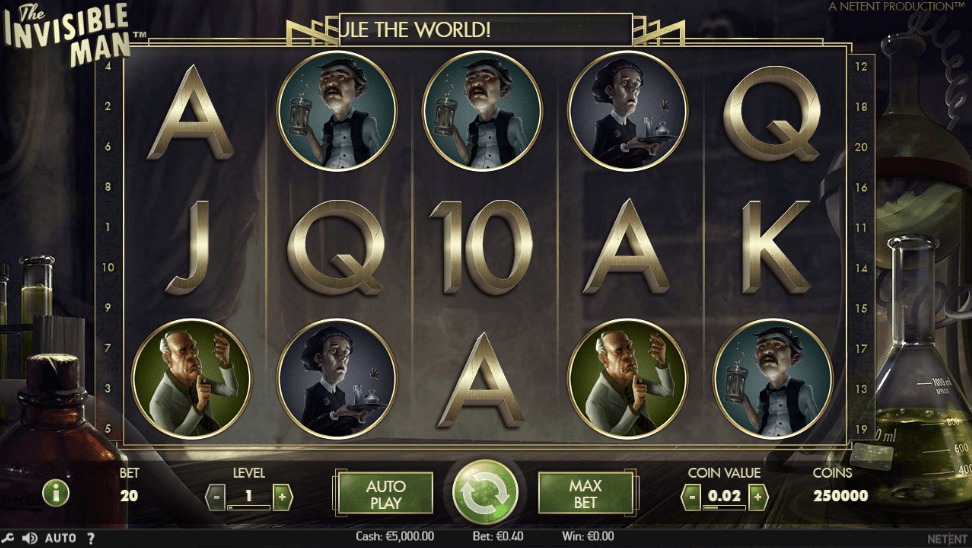
Task: Lower the coin value with minus
Action: click(x=690, y=495)
